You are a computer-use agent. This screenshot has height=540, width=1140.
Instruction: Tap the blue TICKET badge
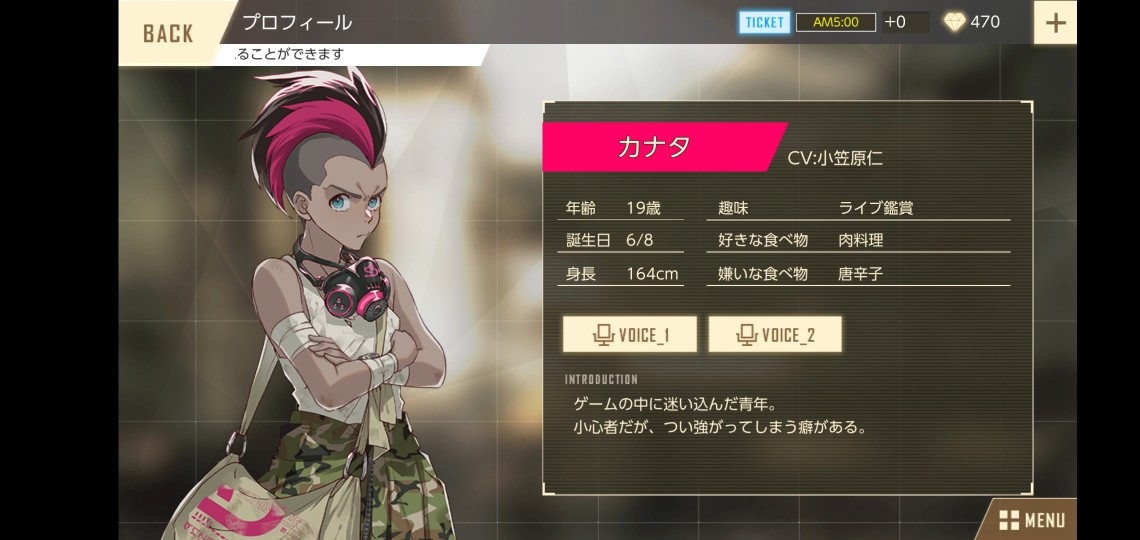765,22
